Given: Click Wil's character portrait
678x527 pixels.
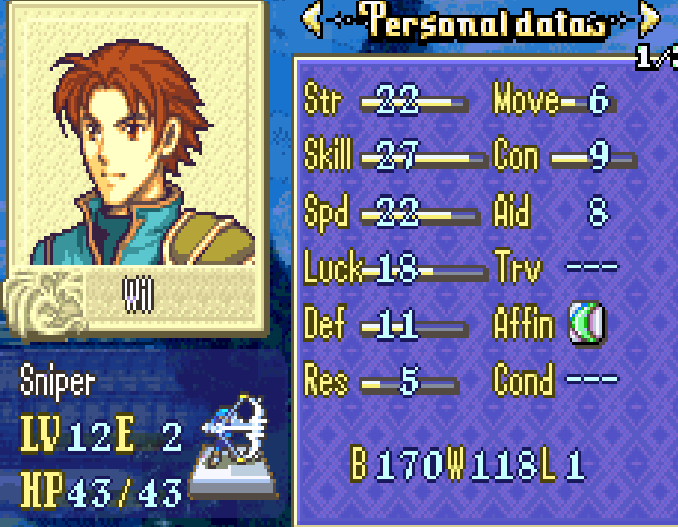Looking at the screenshot, I should tap(136, 142).
